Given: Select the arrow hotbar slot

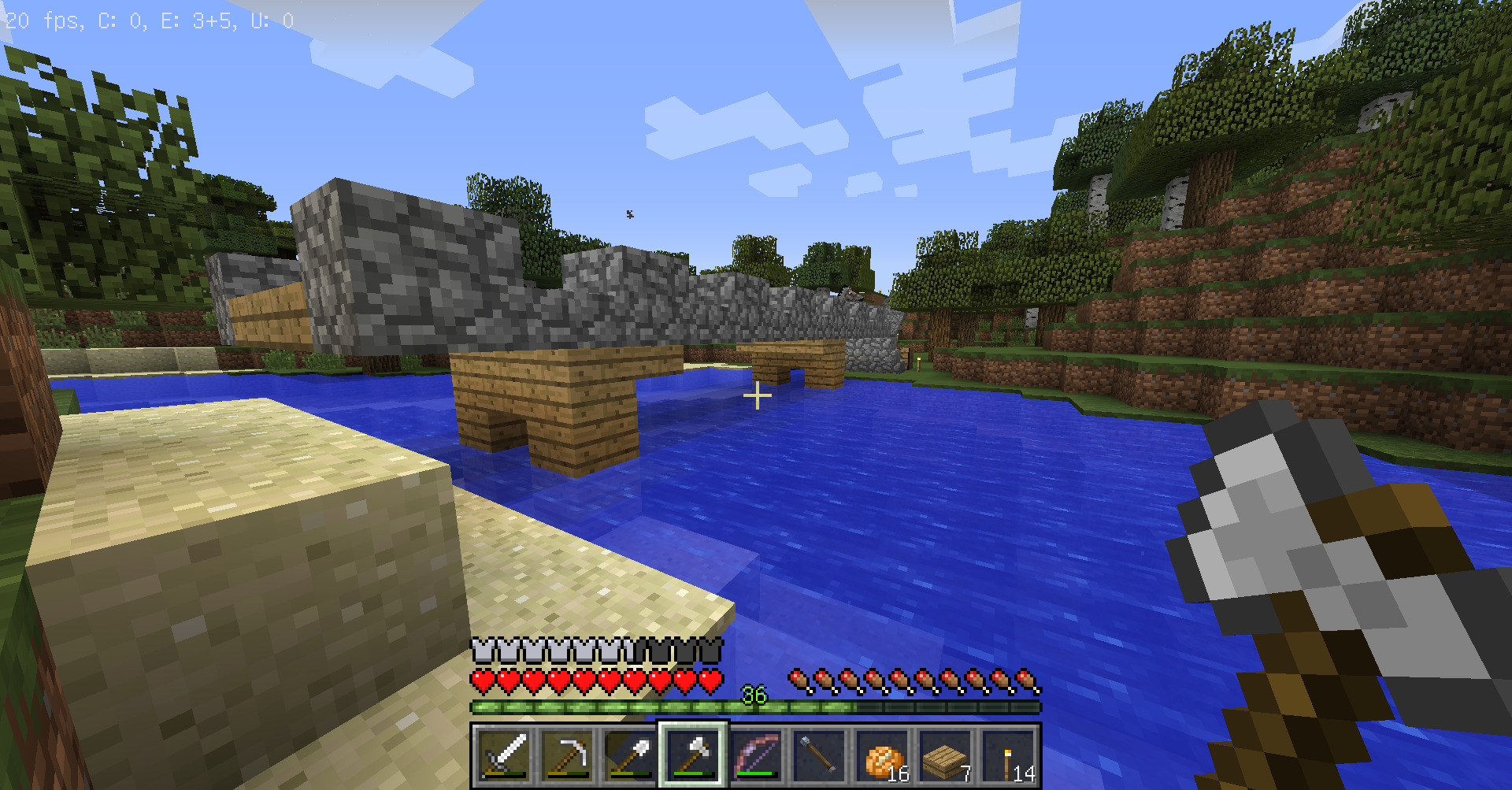Looking at the screenshot, I should [819, 756].
